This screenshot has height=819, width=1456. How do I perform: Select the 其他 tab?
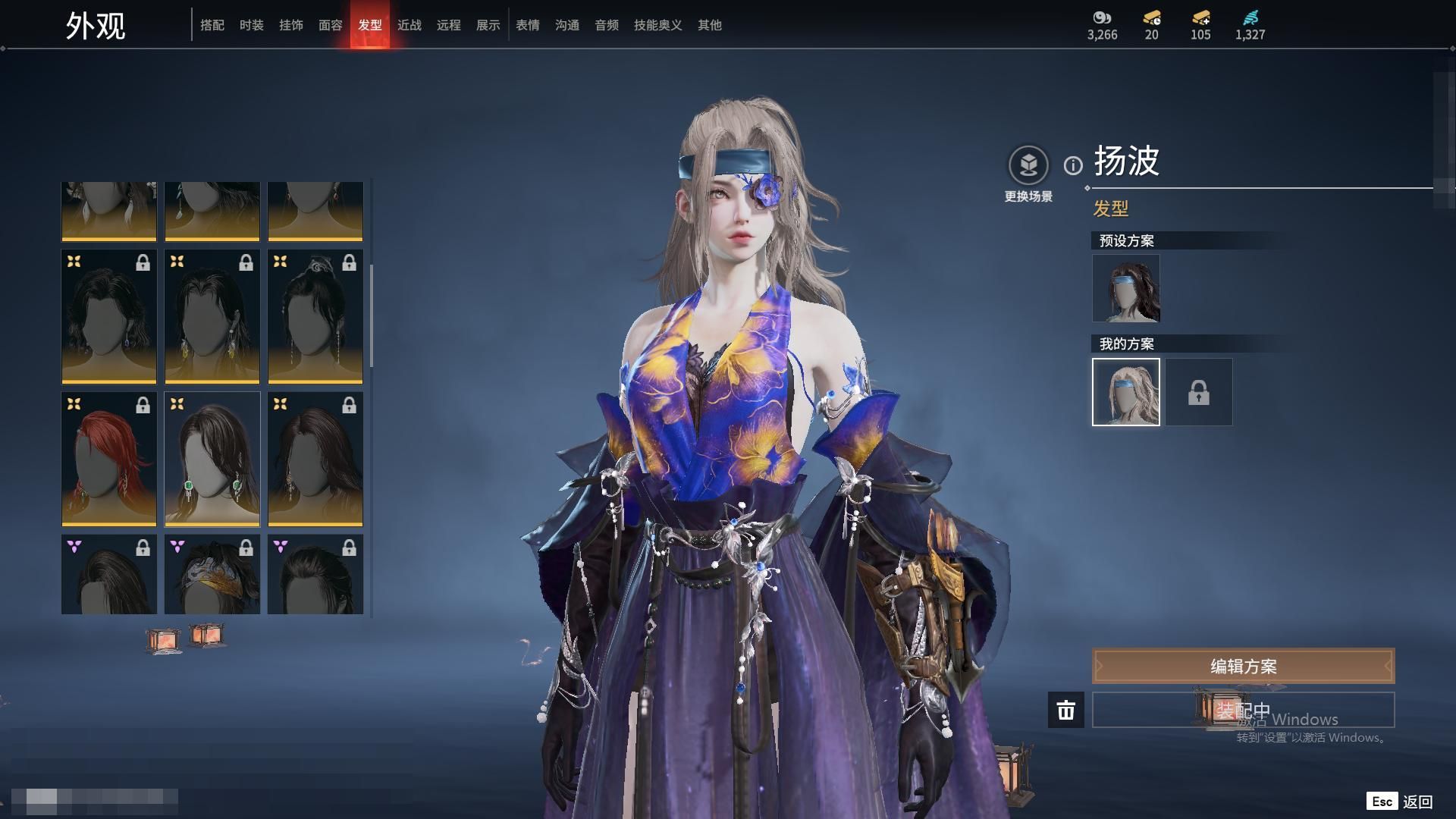(x=709, y=25)
